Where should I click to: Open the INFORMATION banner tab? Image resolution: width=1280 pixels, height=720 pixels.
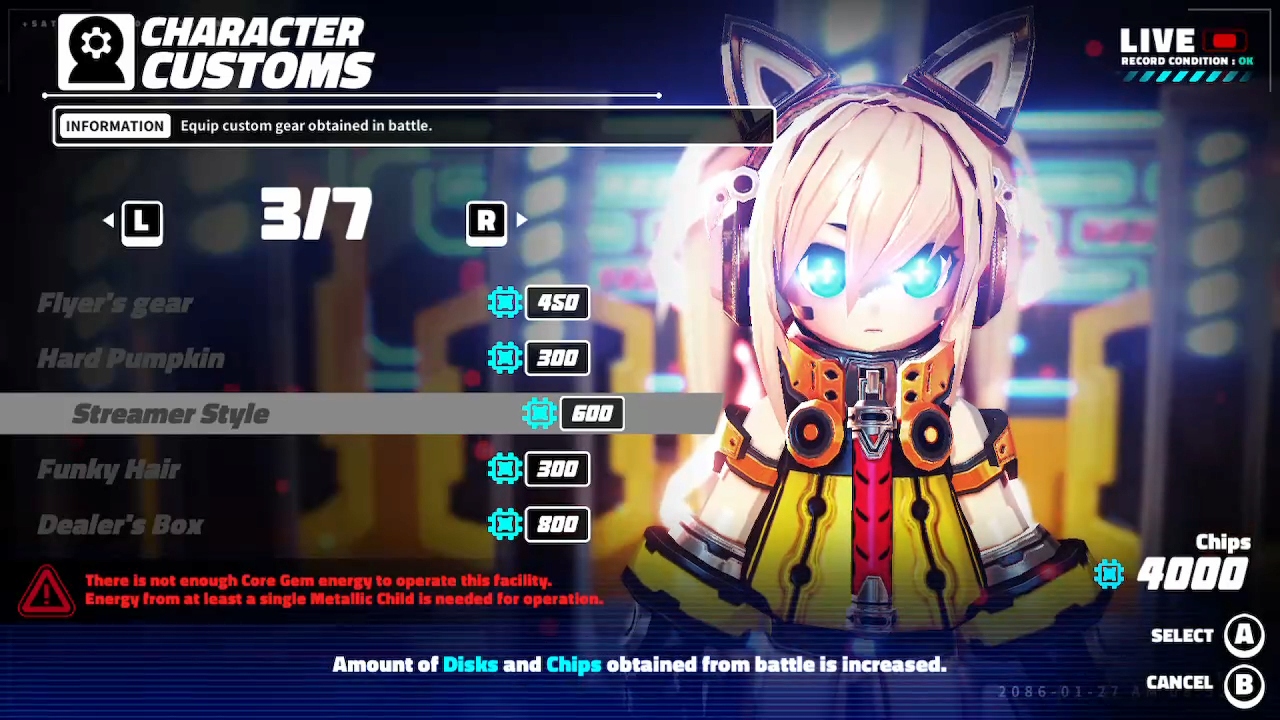(x=114, y=125)
